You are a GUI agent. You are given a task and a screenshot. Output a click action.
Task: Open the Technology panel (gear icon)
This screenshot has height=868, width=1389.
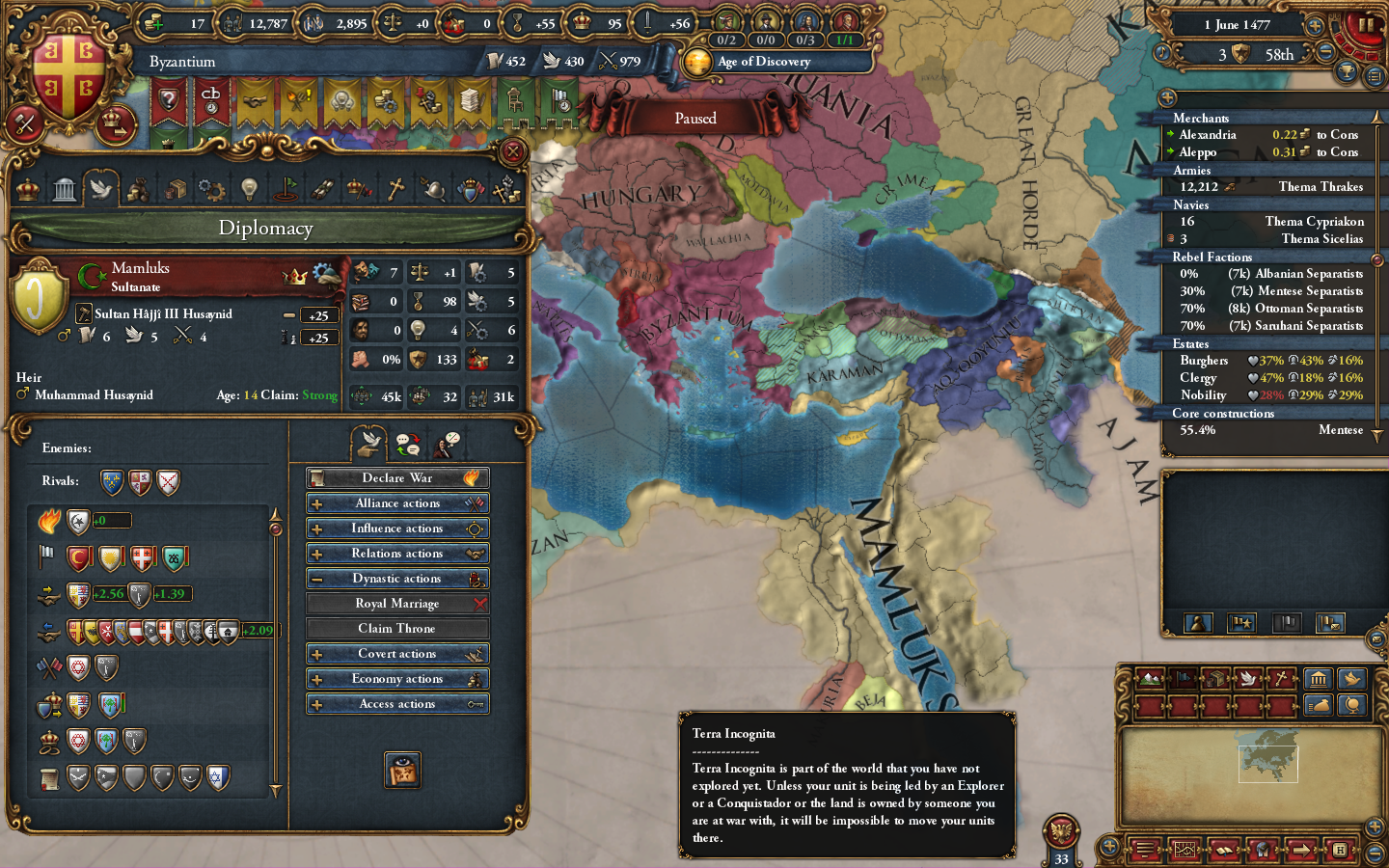pyautogui.click(x=211, y=189)
